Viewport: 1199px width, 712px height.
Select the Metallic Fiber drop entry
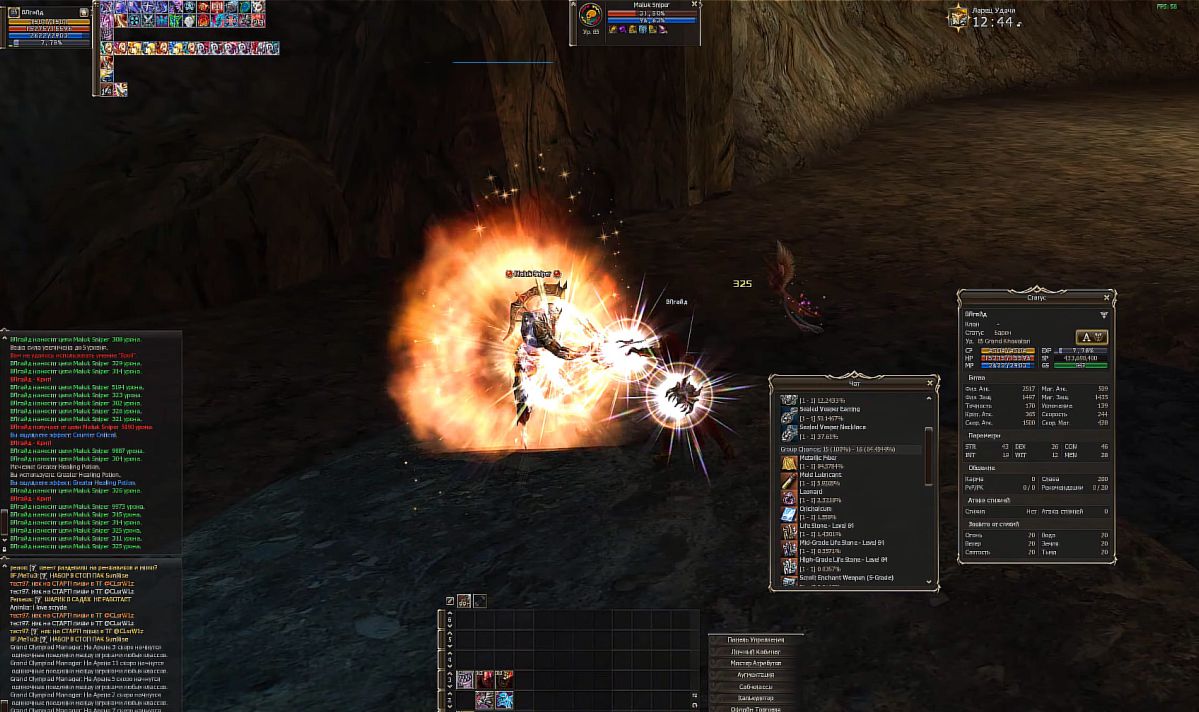(x=818, y=458)
